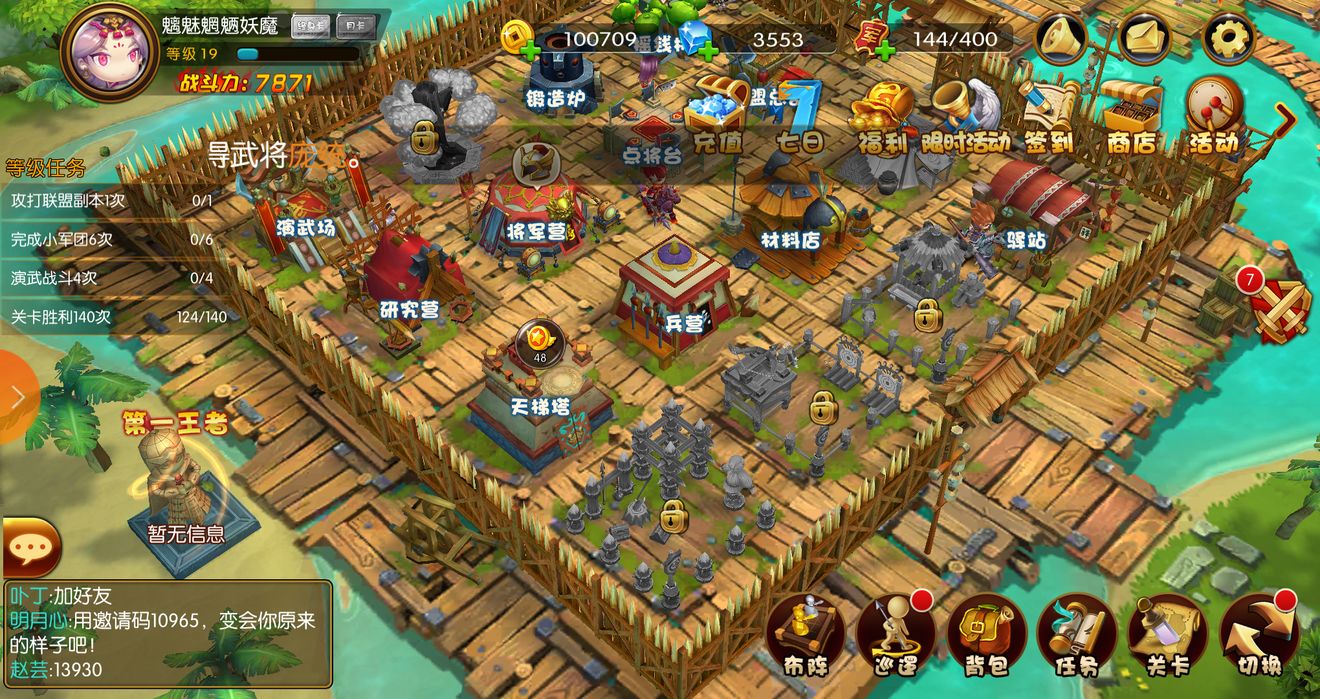Screen dimensions: 1320x699
Task: Open the 任务 quests scroll
Action: pyautogui.click(x=1076, y=634)
